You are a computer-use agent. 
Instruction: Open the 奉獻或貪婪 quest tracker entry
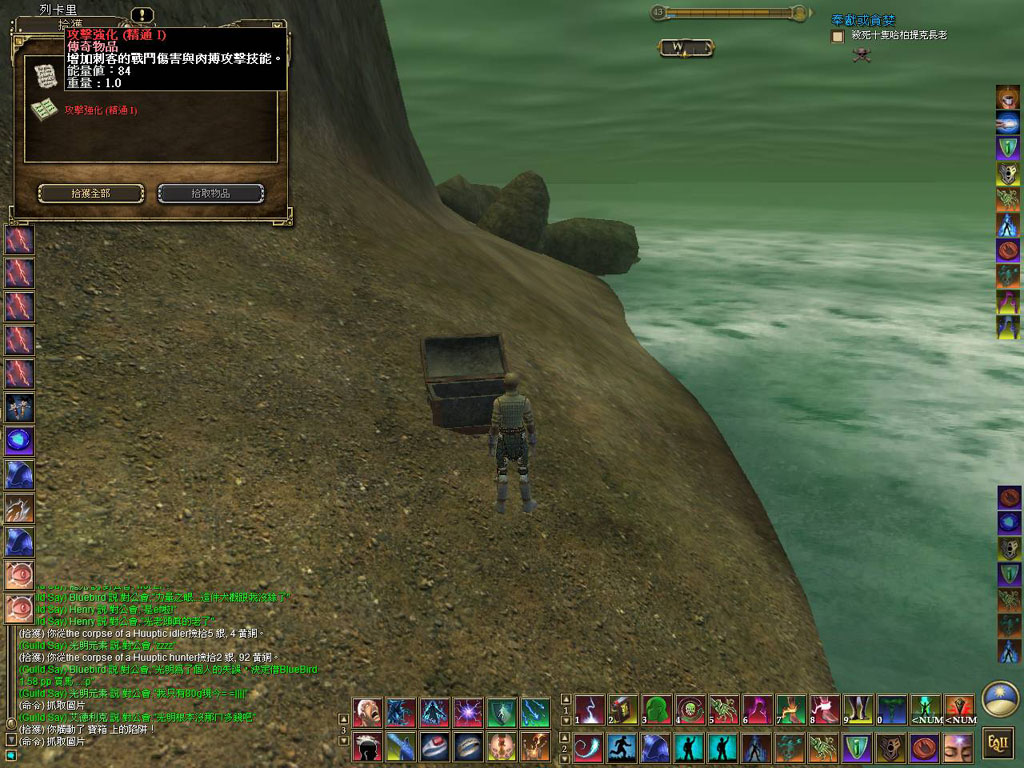point(862,20)
